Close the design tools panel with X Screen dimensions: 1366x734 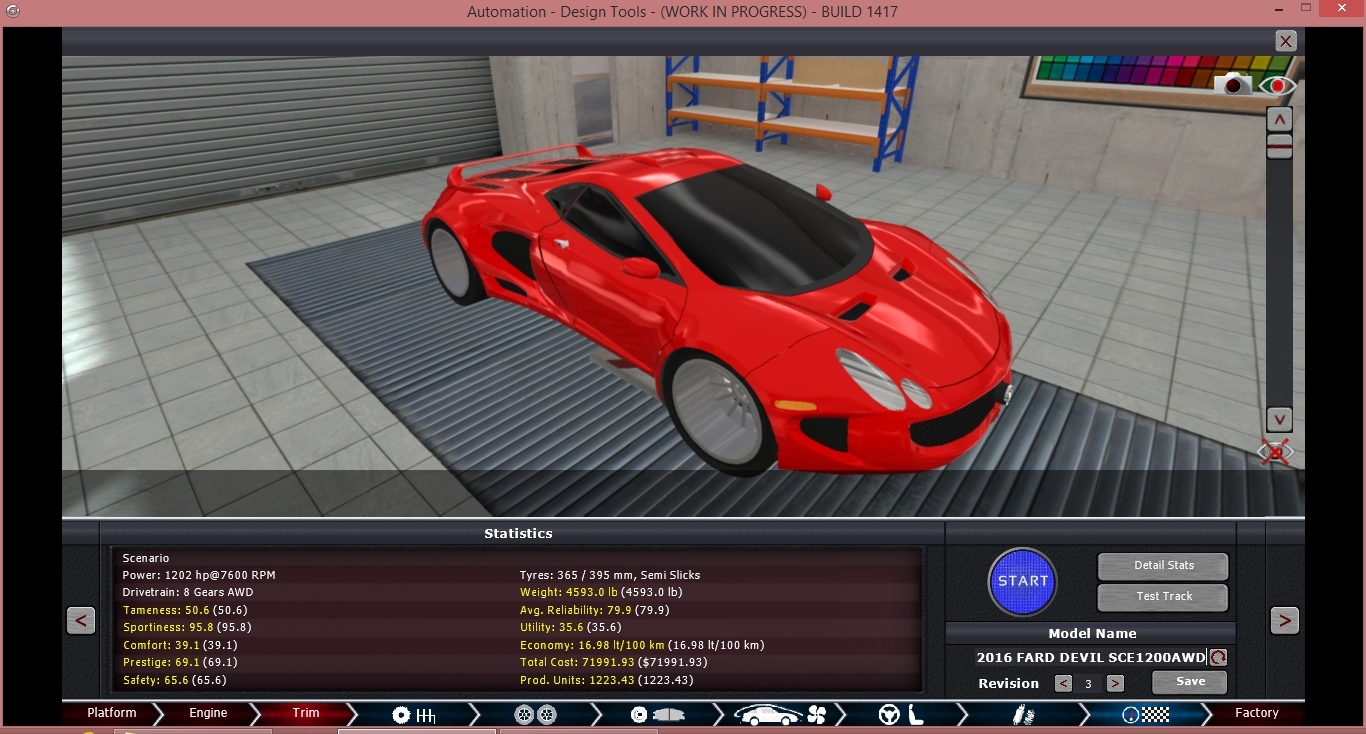click(1286, 41)
